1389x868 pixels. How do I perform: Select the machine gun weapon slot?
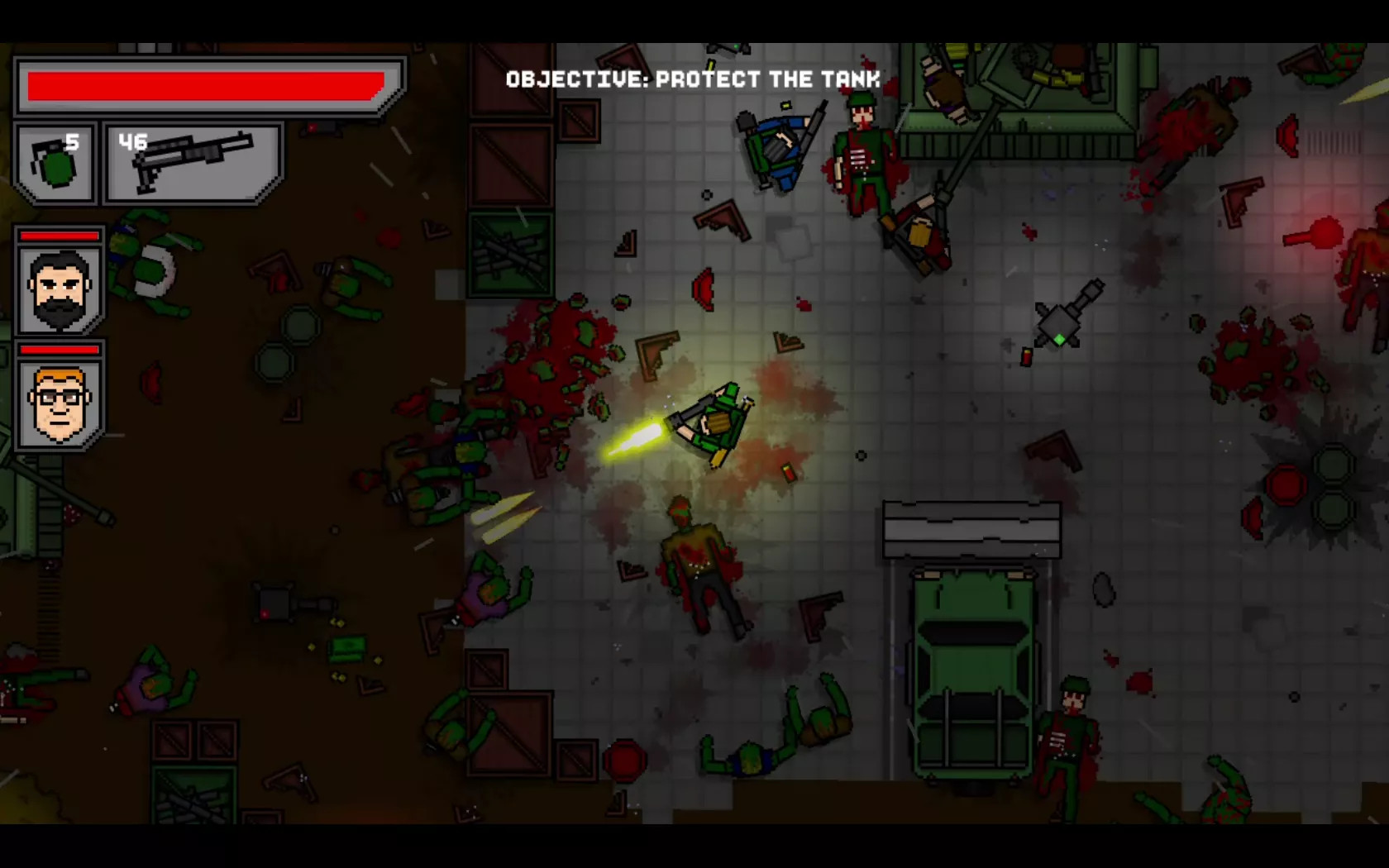point(193,162)
